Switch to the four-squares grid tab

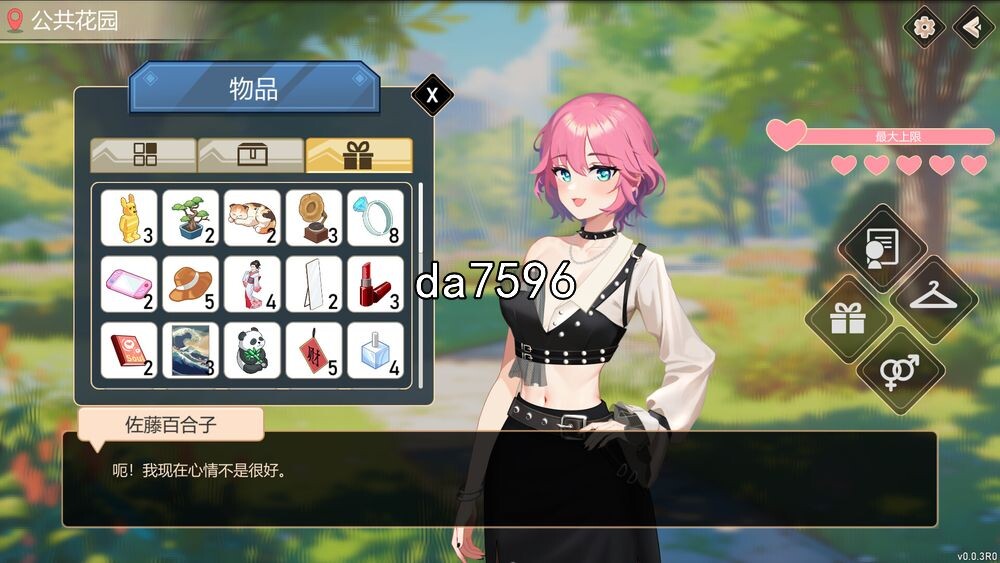click(x=143, y=154)
